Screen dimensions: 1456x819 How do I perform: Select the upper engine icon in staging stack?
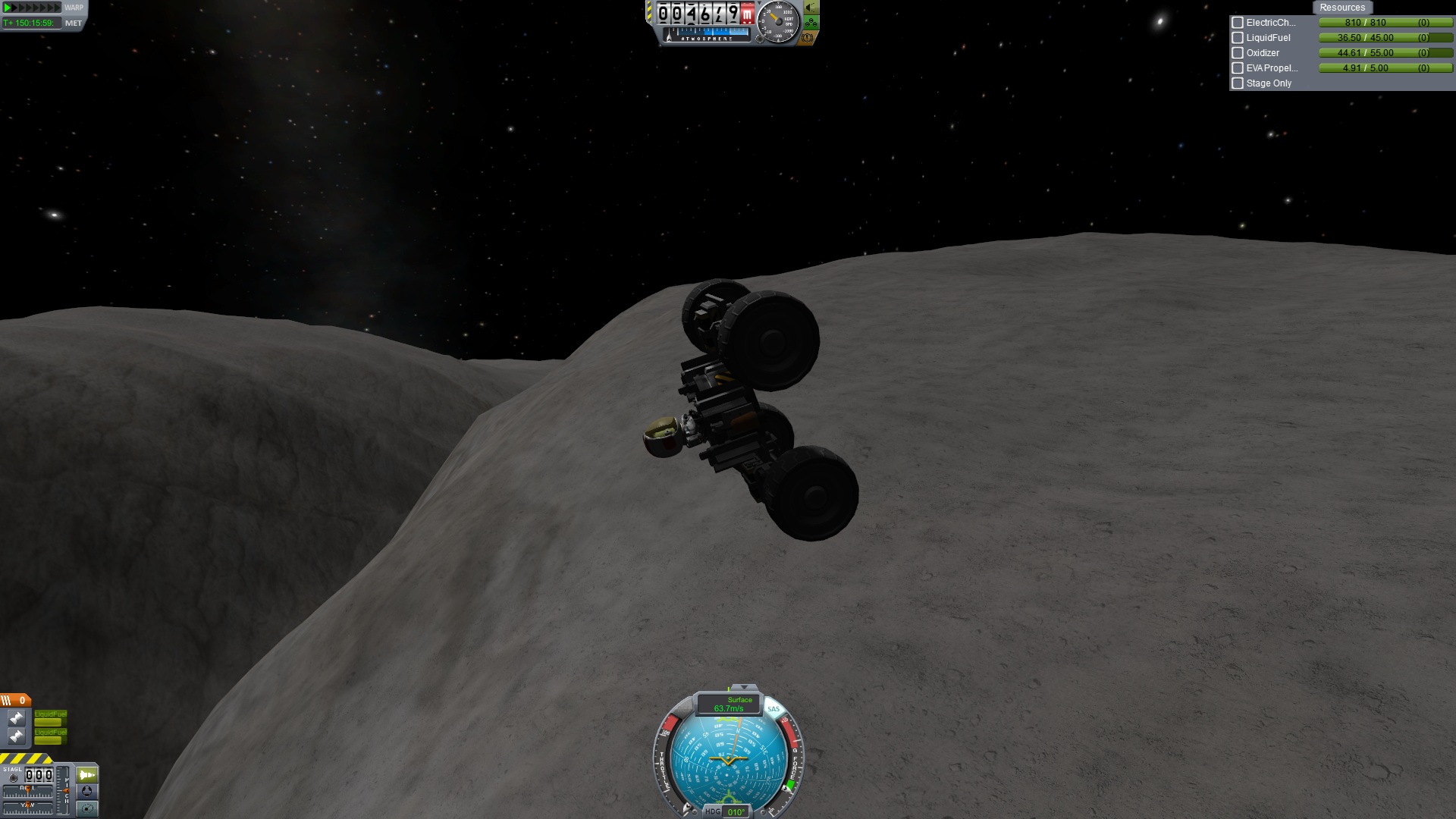(16, 717)
